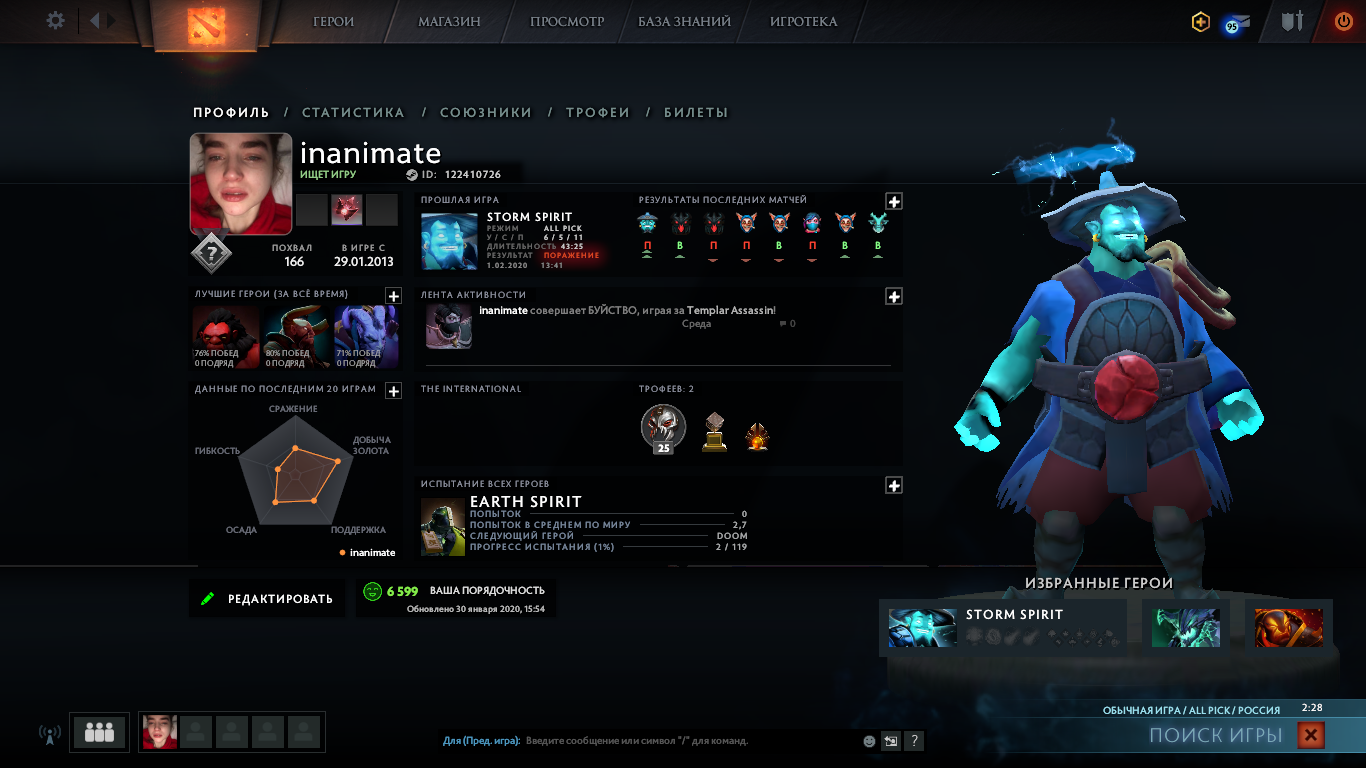Viewport: 1366px width, 768px height.
Task: Open the party members icon
Action: [99, 732]
